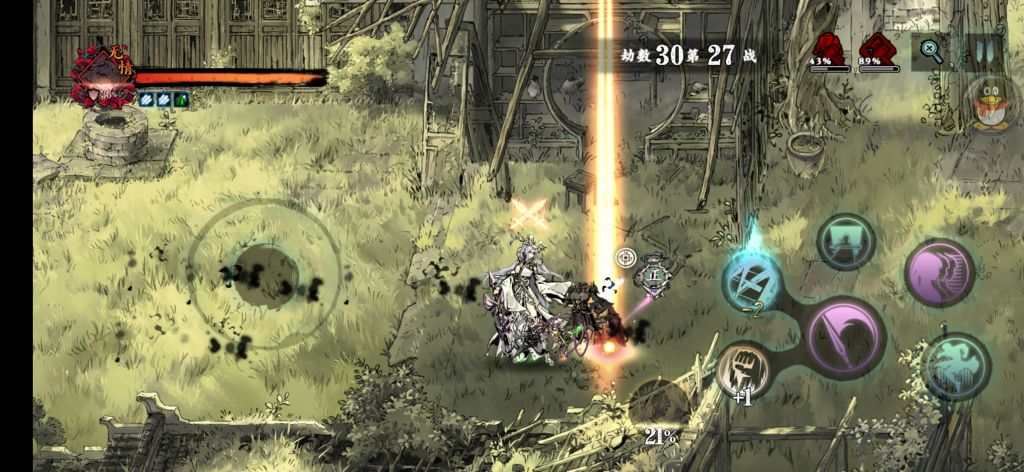The height and width of the screenshot is (472, 1024).
Task: Activate the teal dash figure skill
Action: (957, 366)
